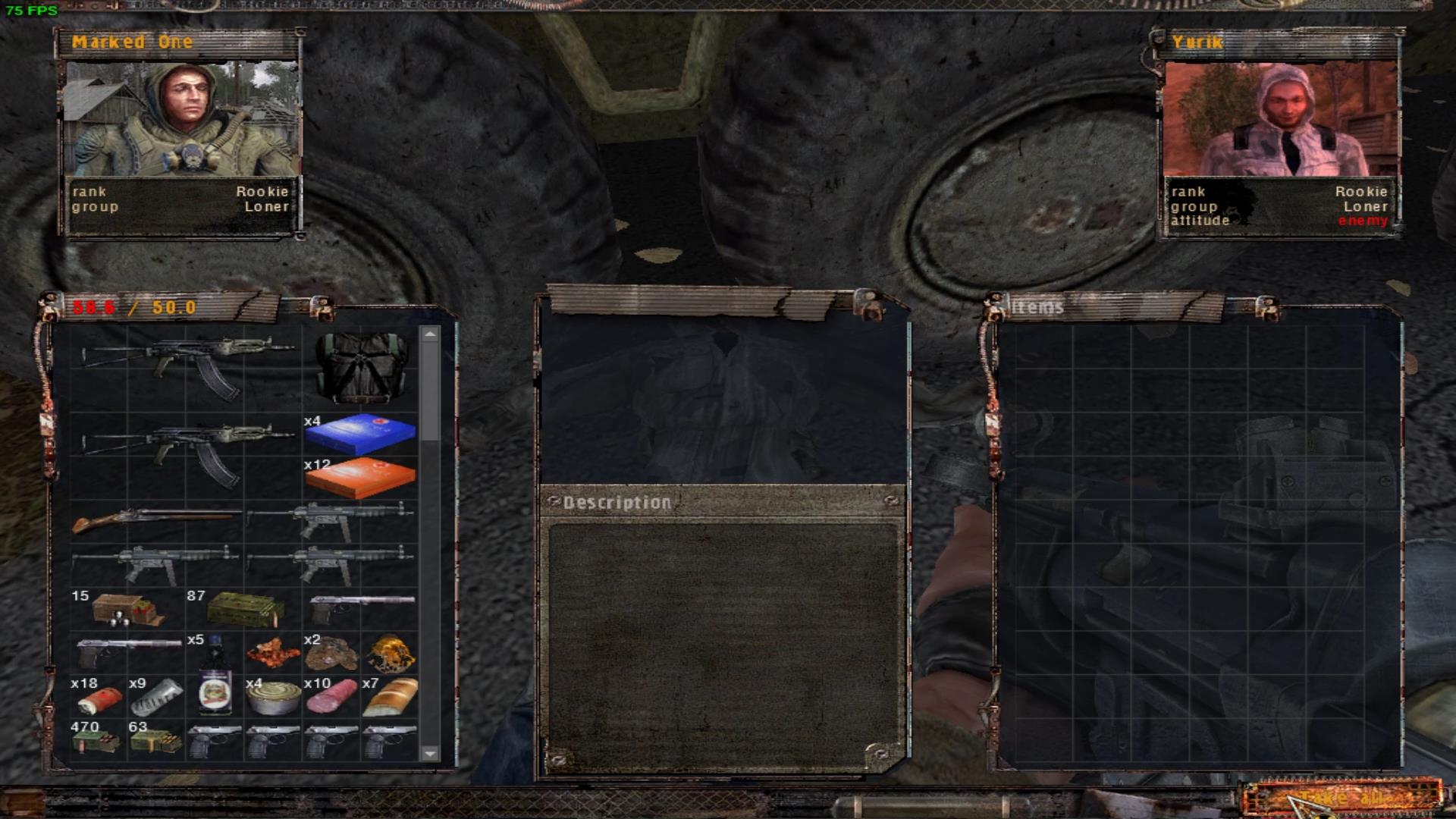This screenshot has height=819, width=1456.
Task: Choose the sawn-off shotgun in inventory
Action: (x=155, y=522)
